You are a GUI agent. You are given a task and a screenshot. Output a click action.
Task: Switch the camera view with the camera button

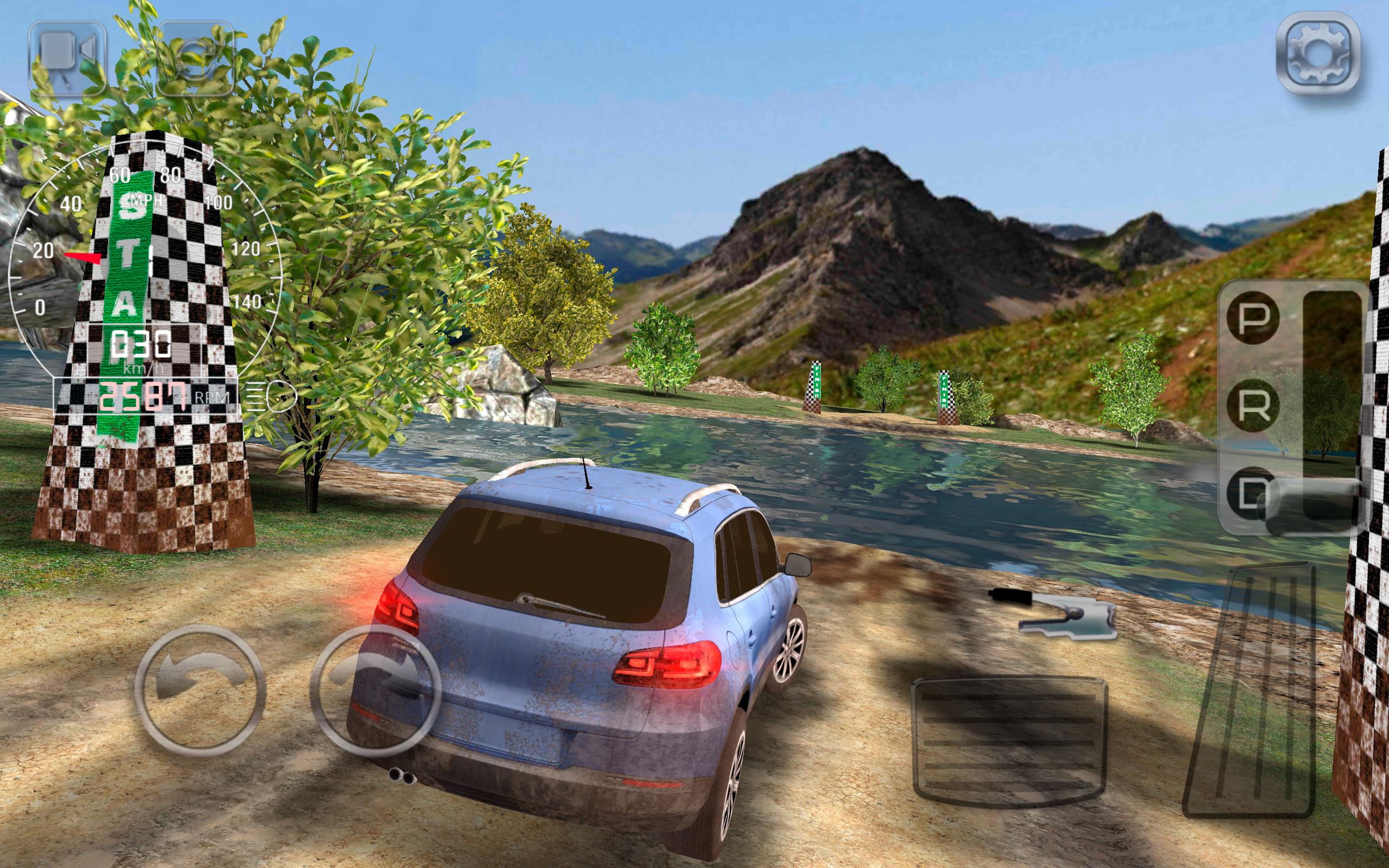pyautogui.click(x=68, y=58)
